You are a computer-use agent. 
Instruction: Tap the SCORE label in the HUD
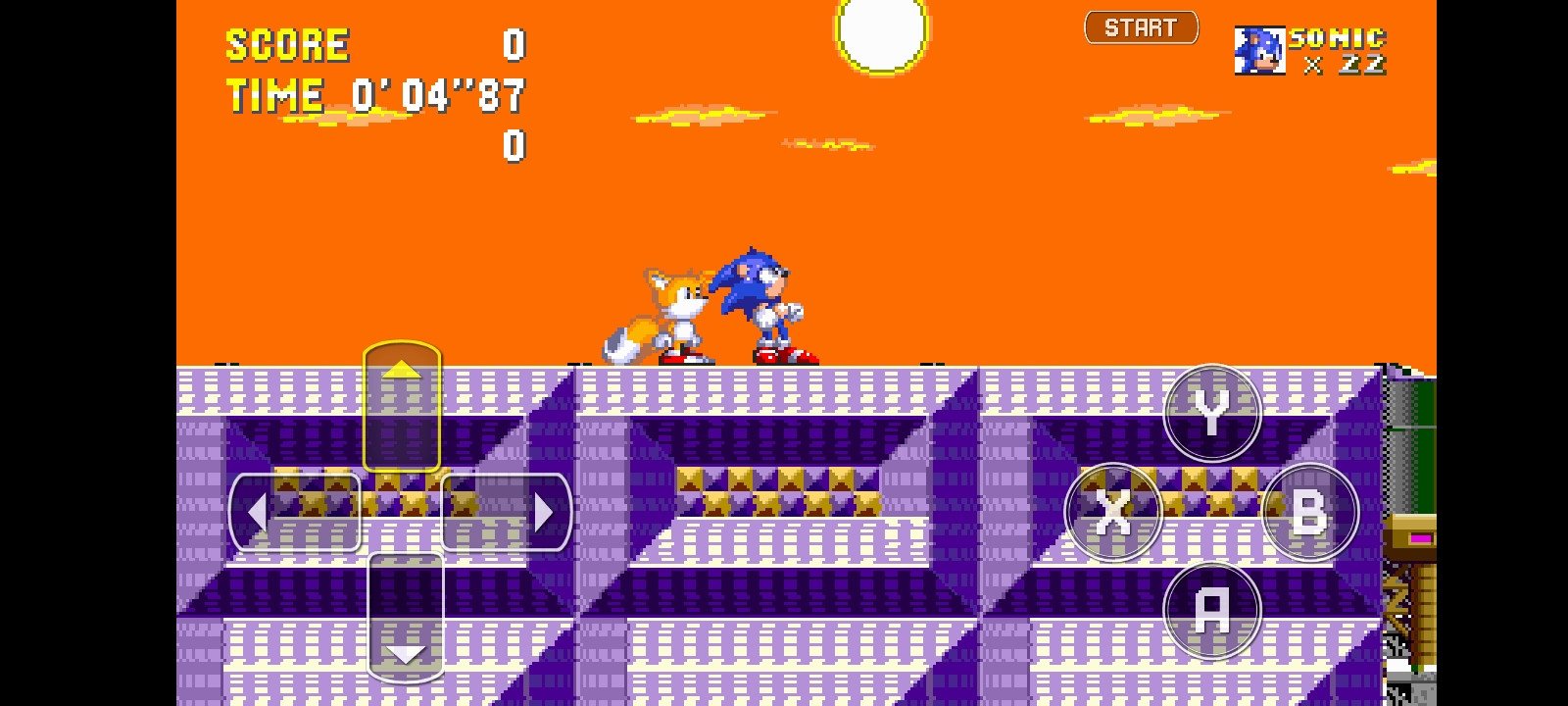tap(286, 43)
